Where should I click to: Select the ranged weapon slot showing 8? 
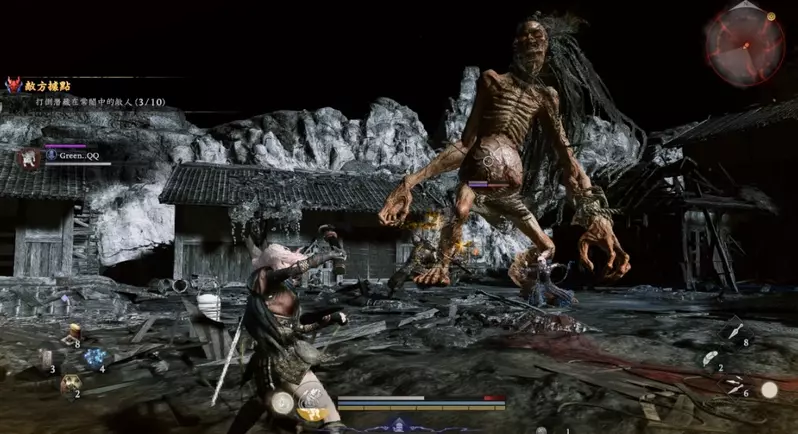point(733,332)
